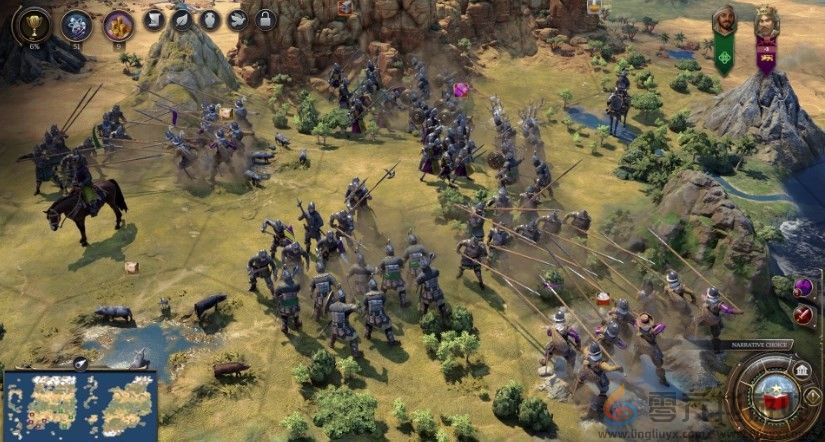Screen dimensions: 825x442
Task: Click the purple orb notification icon
Action: point(803,288)
